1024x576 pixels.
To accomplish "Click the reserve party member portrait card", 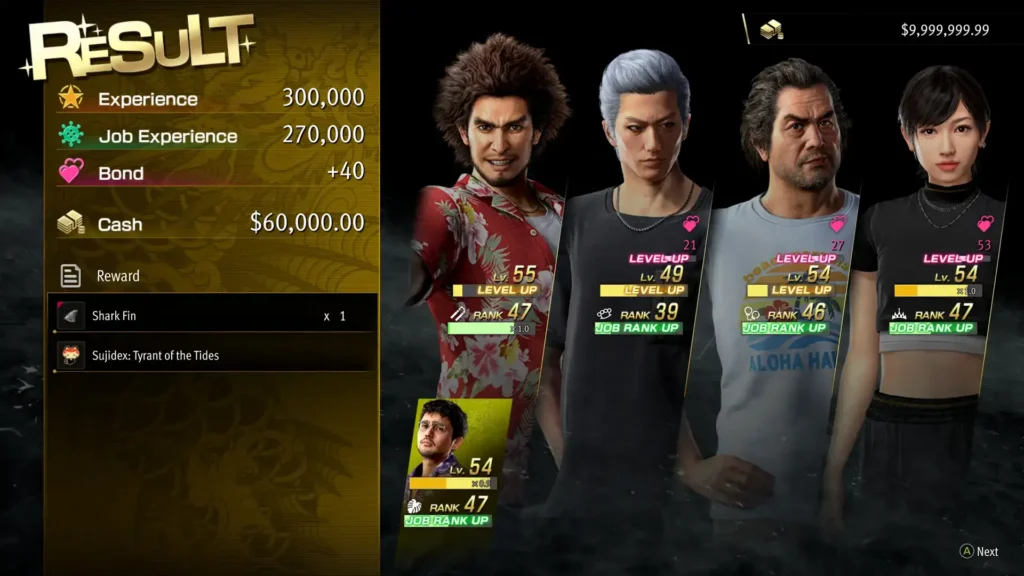I will (453, 462).
